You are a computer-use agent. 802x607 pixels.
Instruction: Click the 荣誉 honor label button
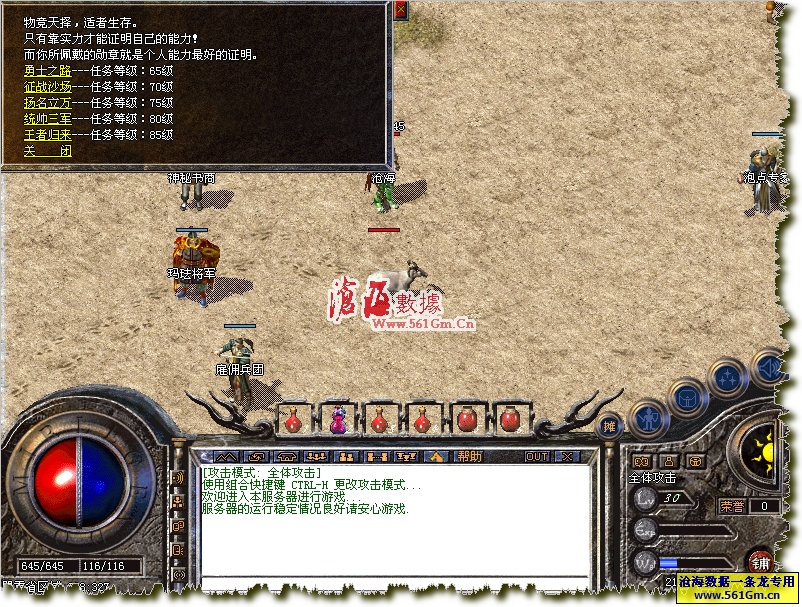732,506
